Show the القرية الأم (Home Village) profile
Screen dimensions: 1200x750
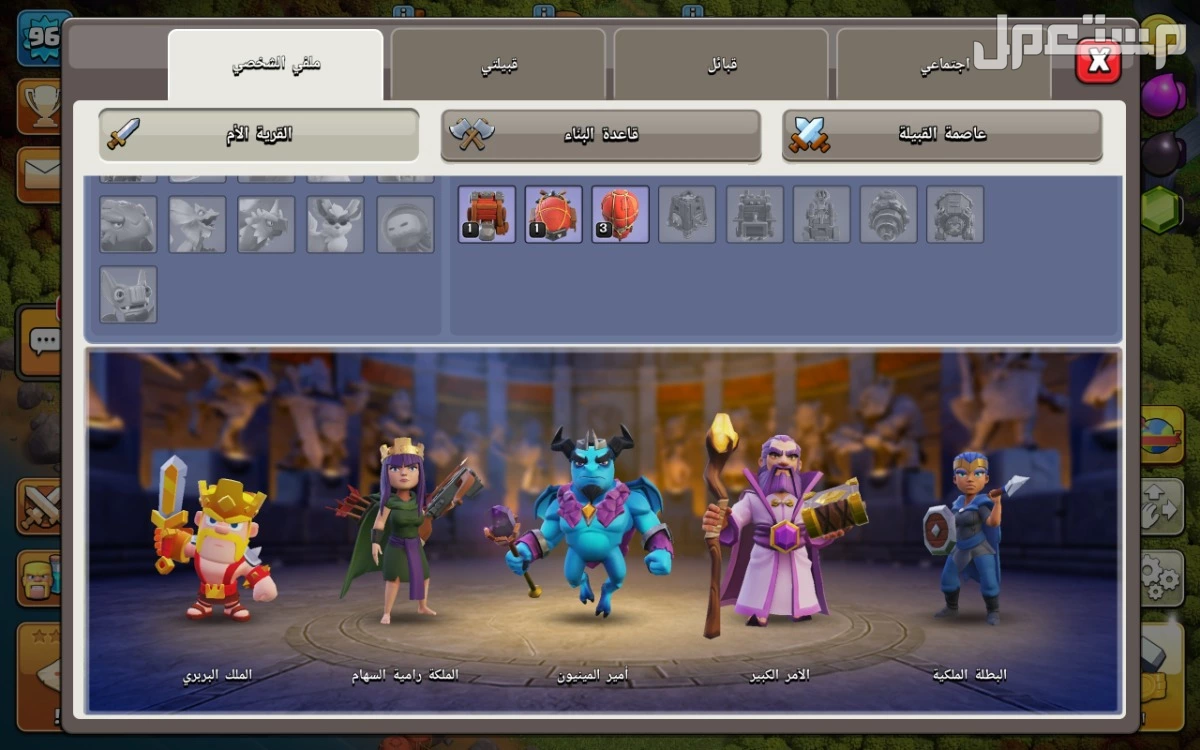(x=259, y=134)
